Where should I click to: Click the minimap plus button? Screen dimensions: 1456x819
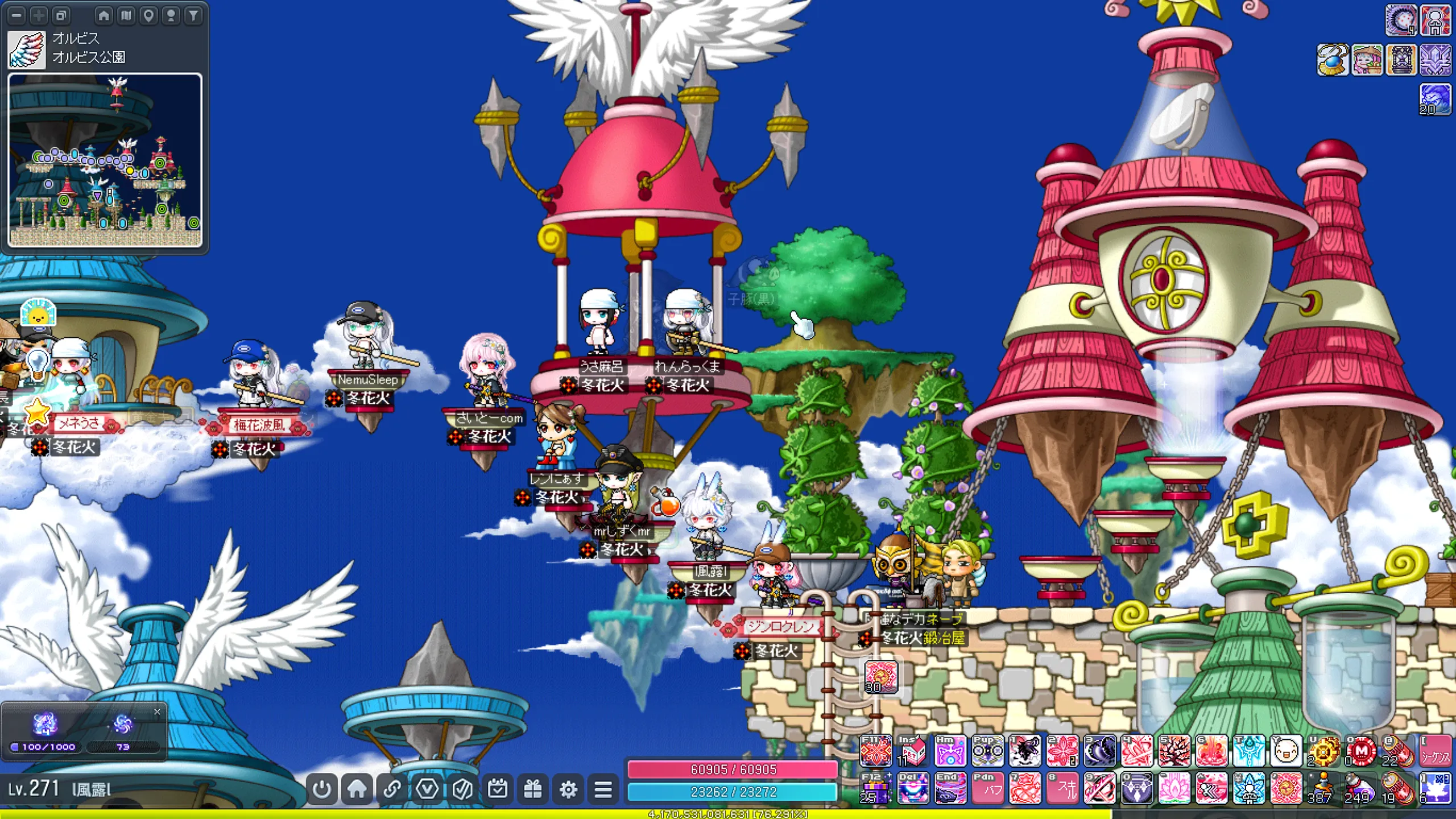[39, 15]
